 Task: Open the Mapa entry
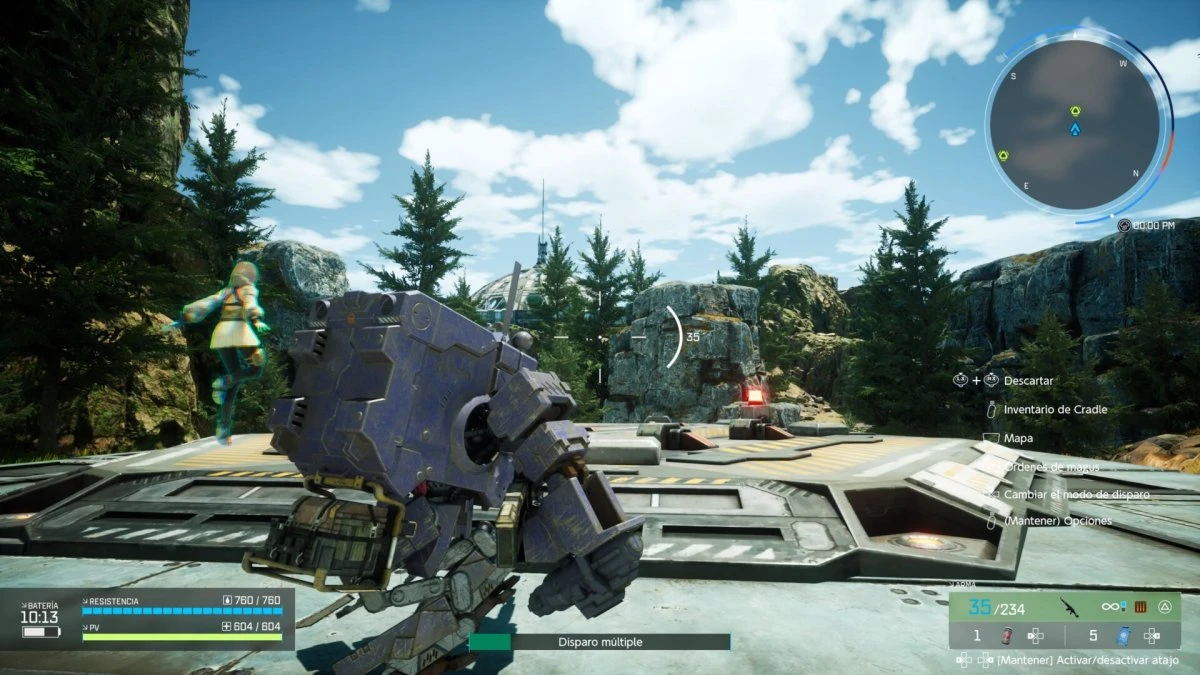click(1019, 438)
